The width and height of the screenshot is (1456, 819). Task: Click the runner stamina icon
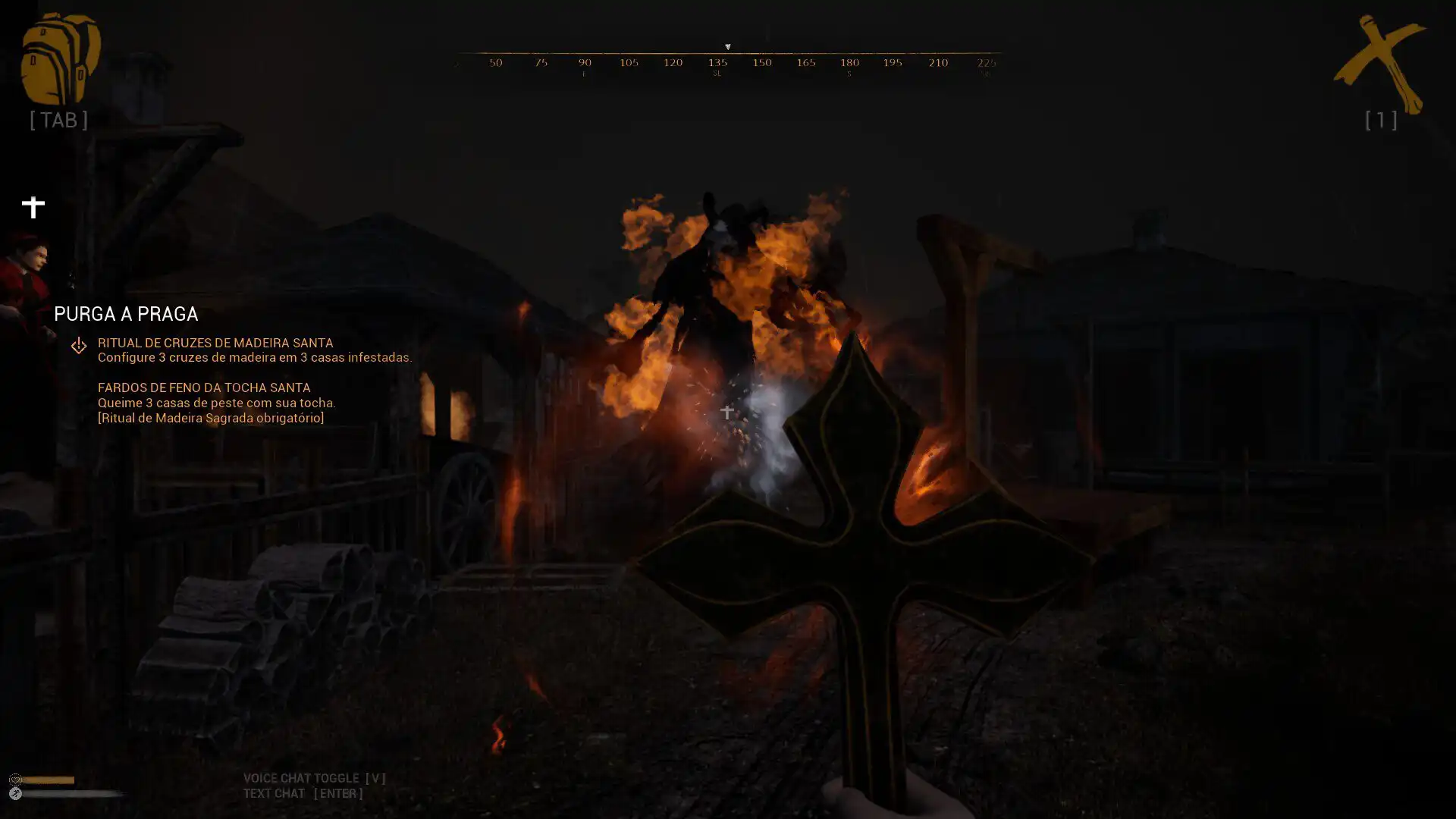(x=15, y=793)
